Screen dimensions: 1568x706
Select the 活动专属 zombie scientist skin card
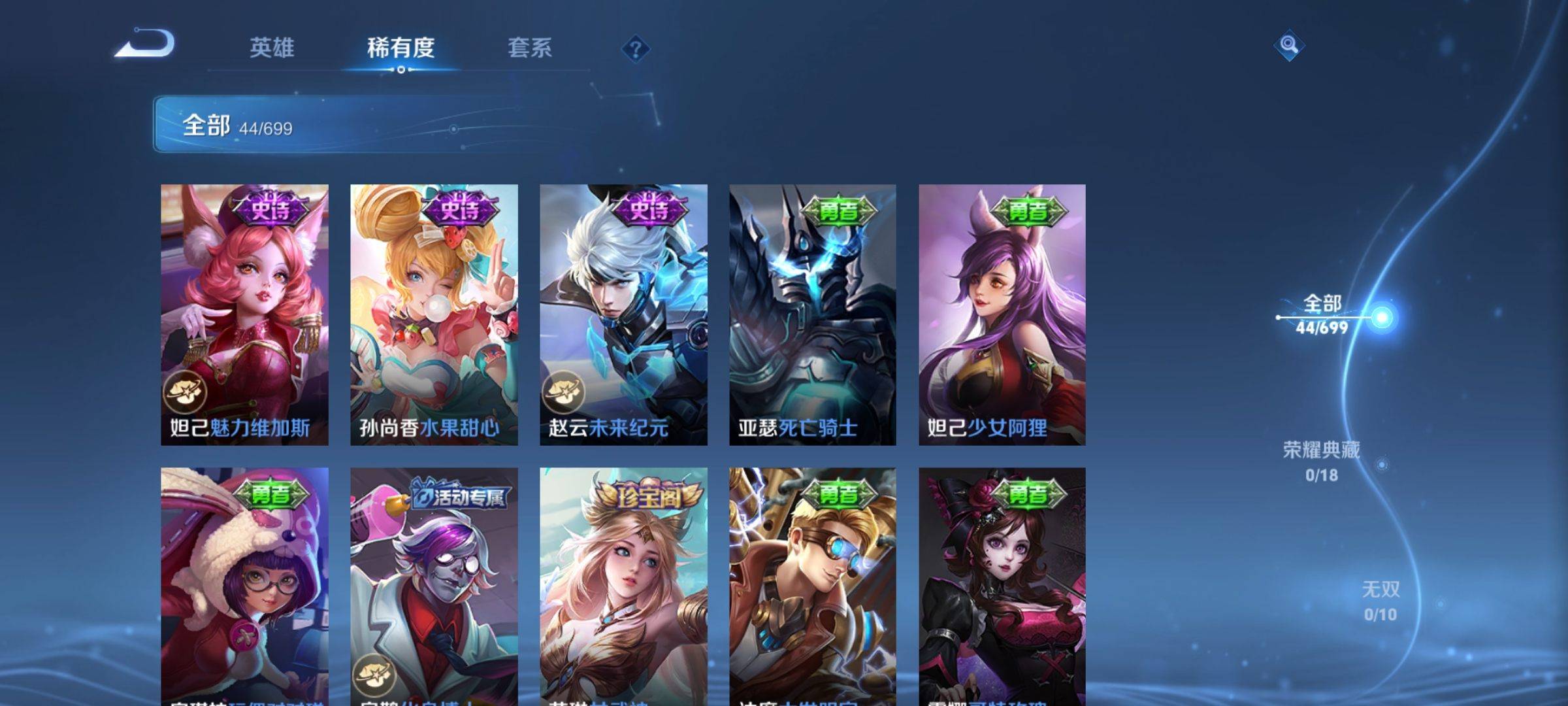click(434, 585)
